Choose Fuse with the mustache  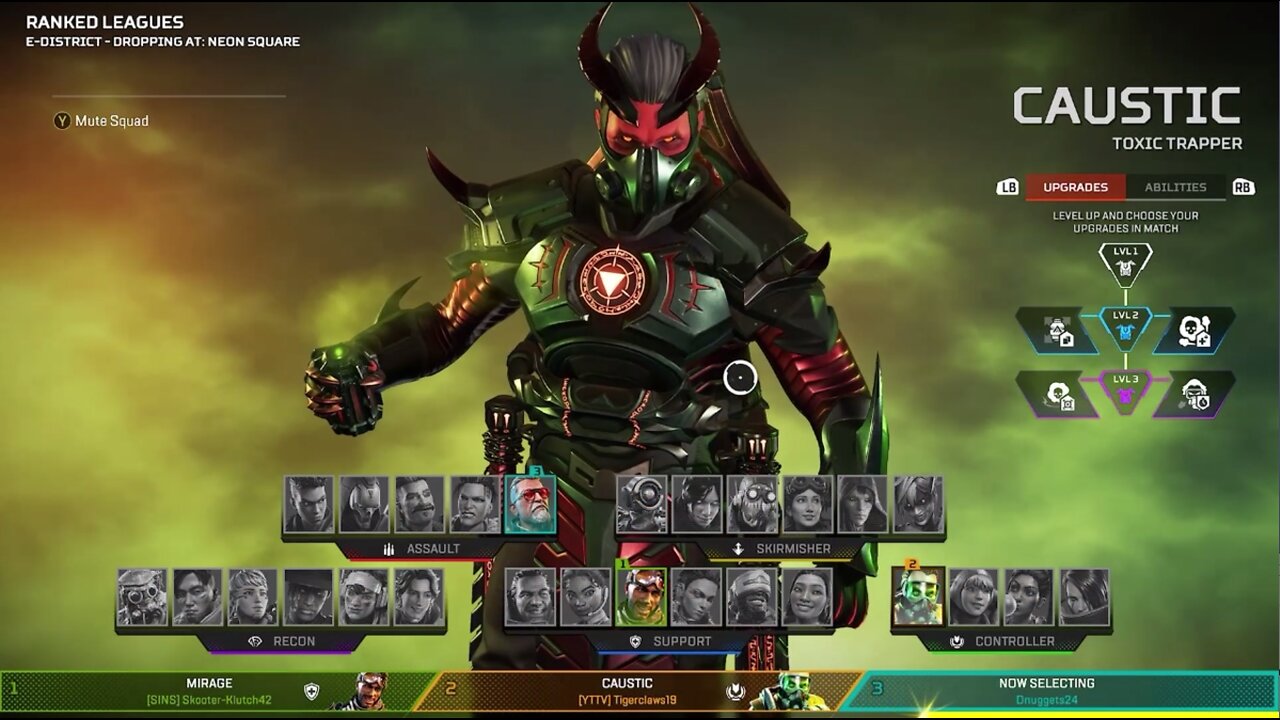tap(419, 504)
